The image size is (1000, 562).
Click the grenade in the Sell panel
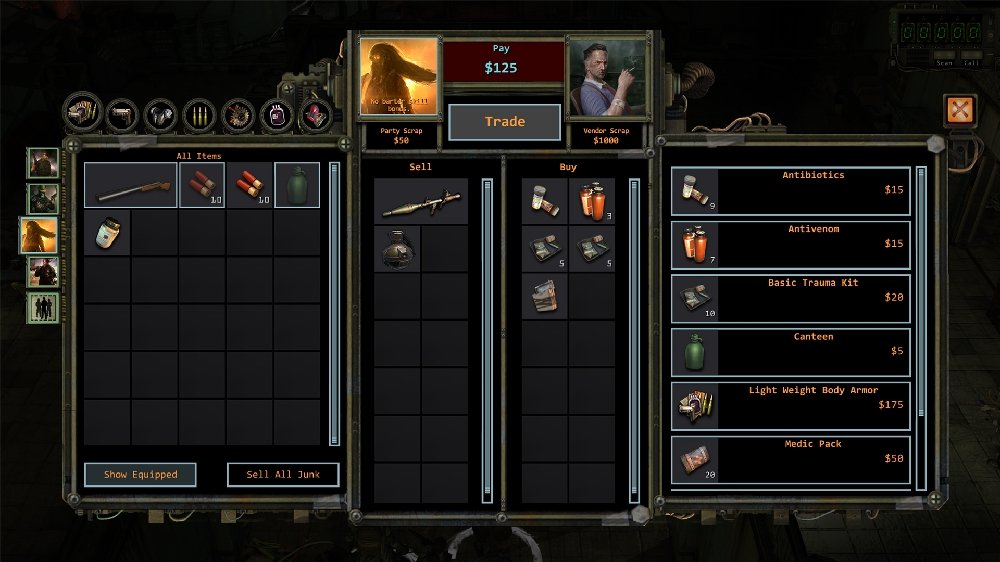coord(397,249)
